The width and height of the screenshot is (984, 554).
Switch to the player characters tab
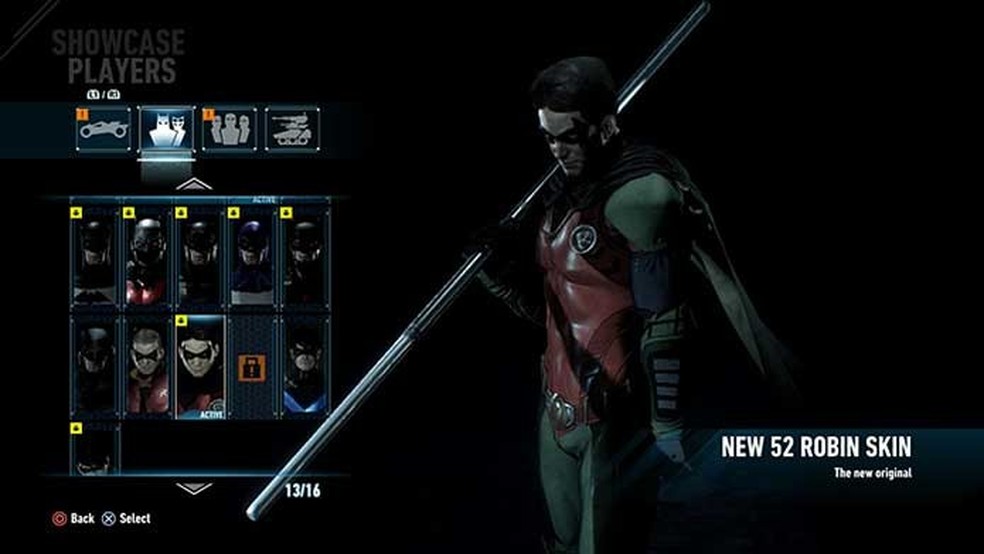click(x=167, y=129)
